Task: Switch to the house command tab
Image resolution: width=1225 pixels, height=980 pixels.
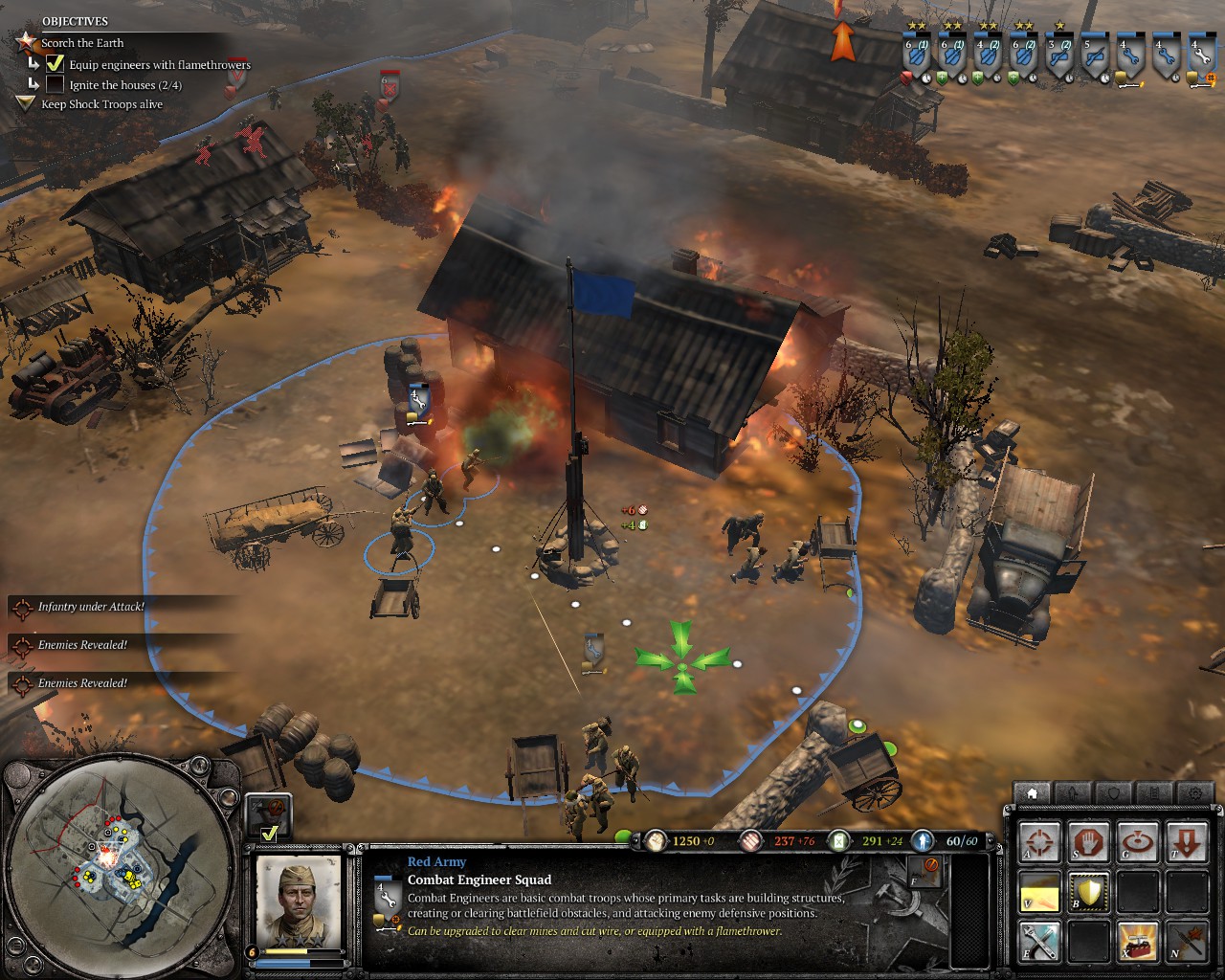Action: click(x=1032, y=793)
